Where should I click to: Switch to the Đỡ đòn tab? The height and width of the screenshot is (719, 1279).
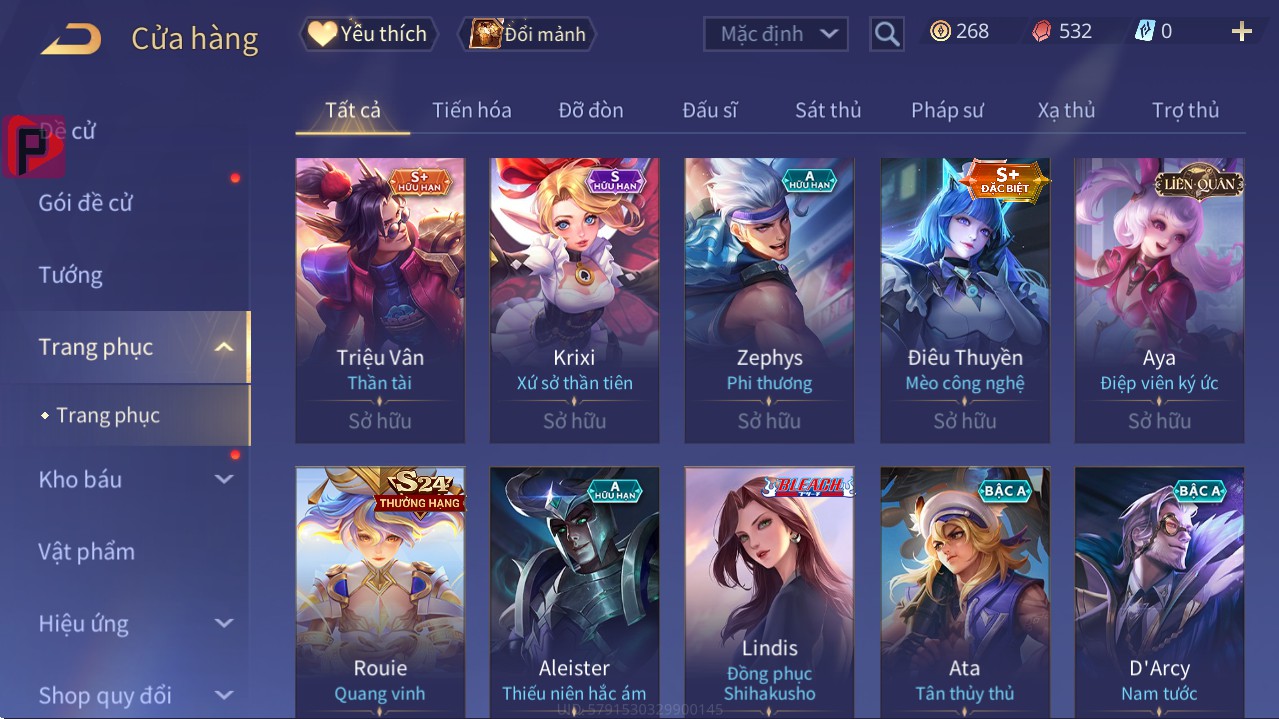590,110
